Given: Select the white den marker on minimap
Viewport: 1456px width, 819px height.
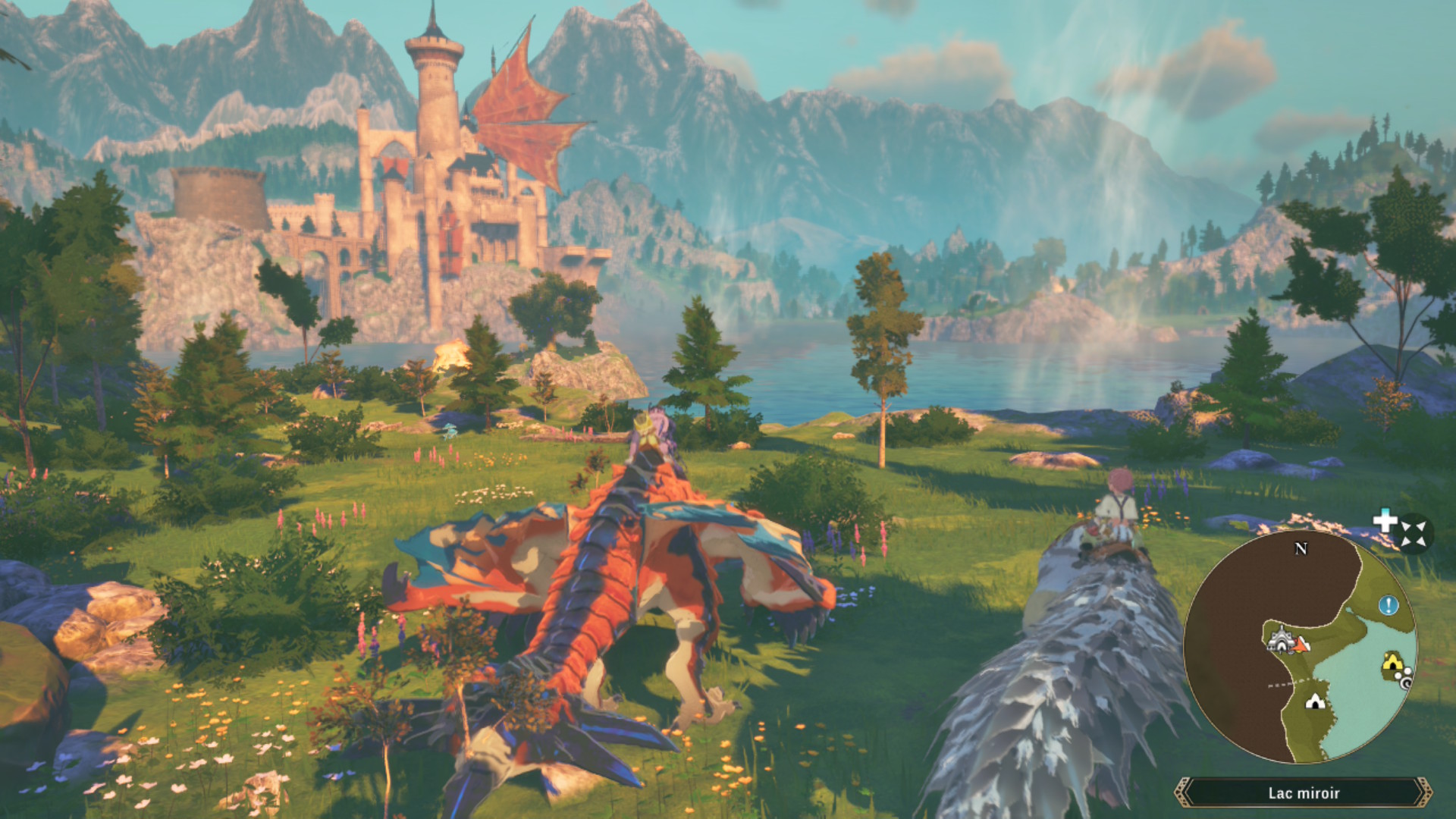Looking at the screenshot, I should pos(1315,701).
